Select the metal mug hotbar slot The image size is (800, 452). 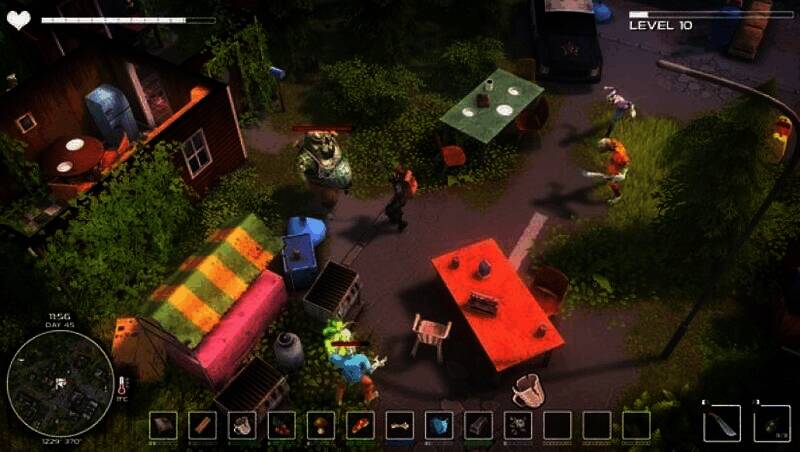[241, 425]
